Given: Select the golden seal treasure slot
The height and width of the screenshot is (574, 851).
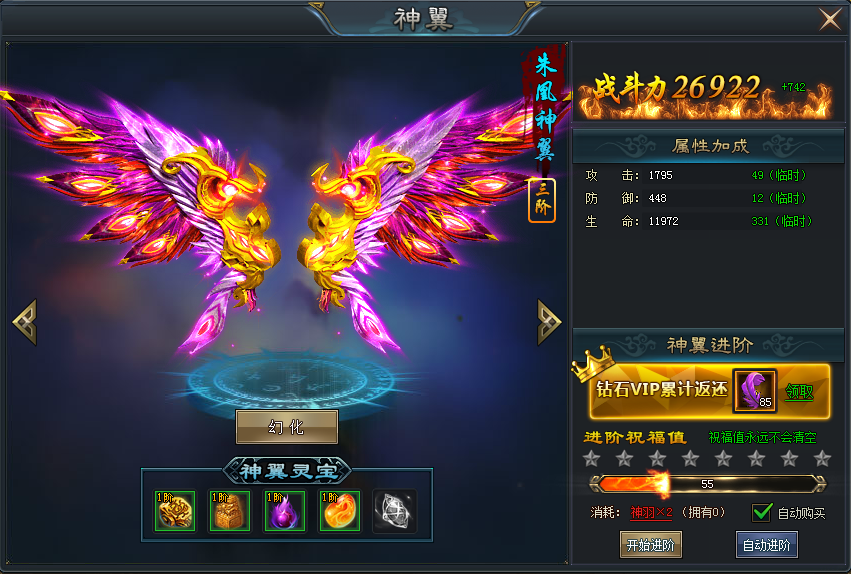Looking at the screenshot, I should (229, 511).
